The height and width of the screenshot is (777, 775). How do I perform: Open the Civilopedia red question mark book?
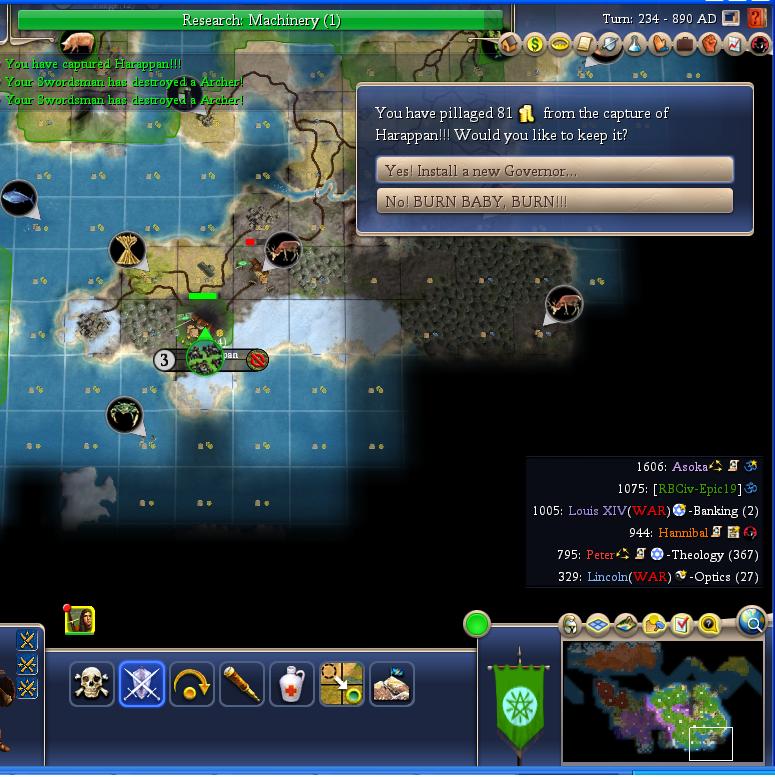pyautogui.click(x=757, y=19)
